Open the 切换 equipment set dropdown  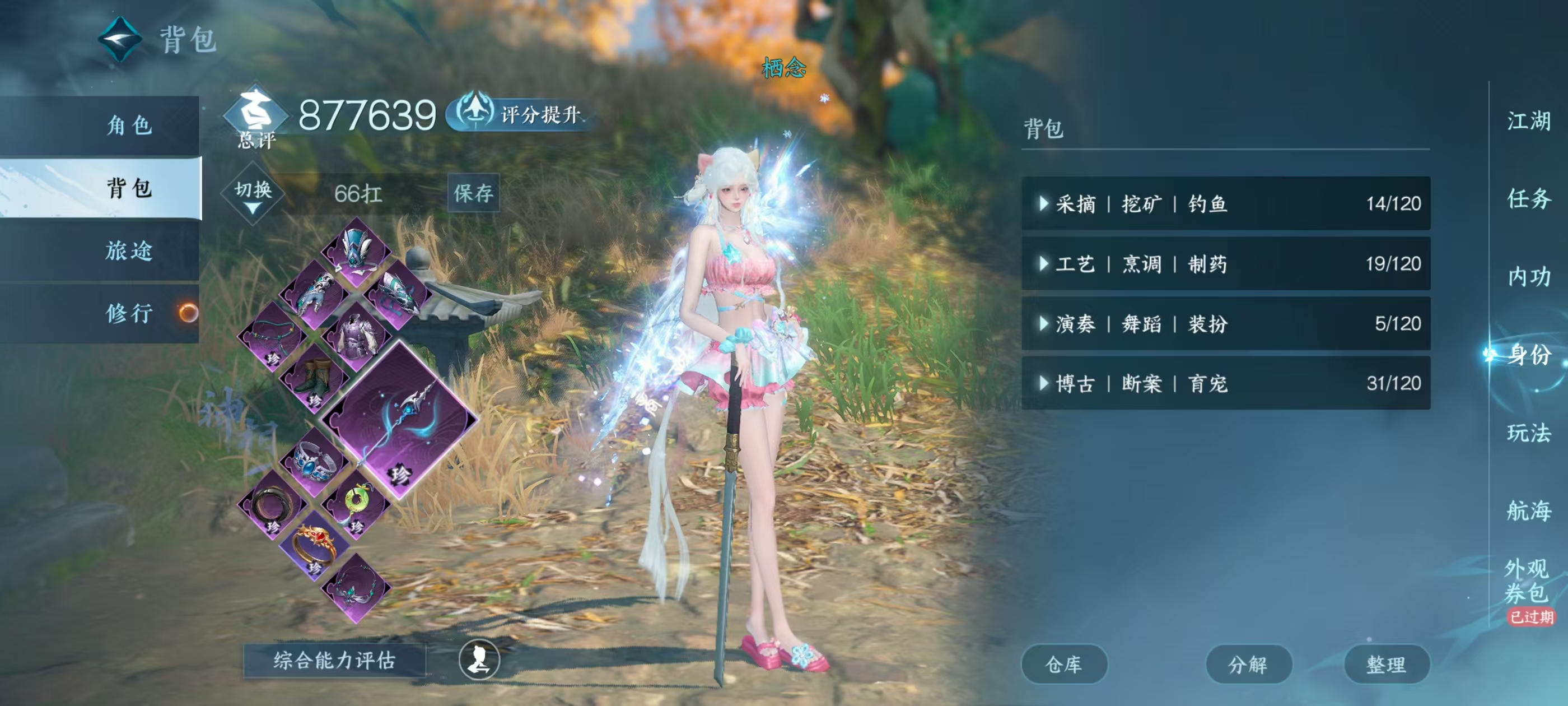253,194
